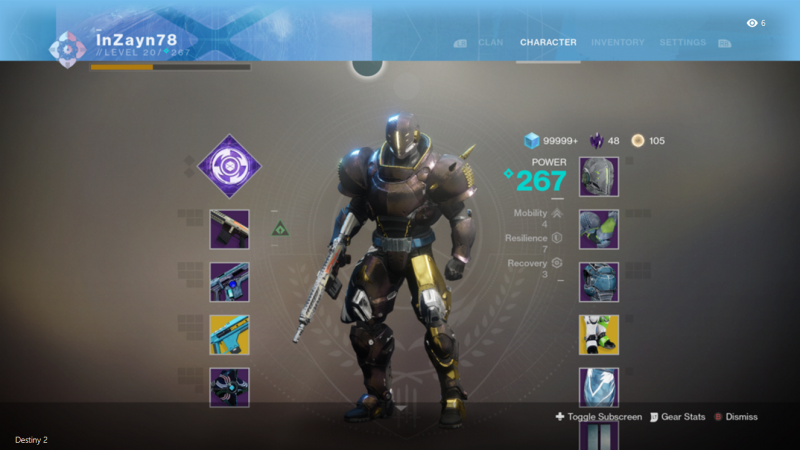Click the green triangle modifier icon
The width and height of the screenshot is (800, 450).
pos(281,229)
